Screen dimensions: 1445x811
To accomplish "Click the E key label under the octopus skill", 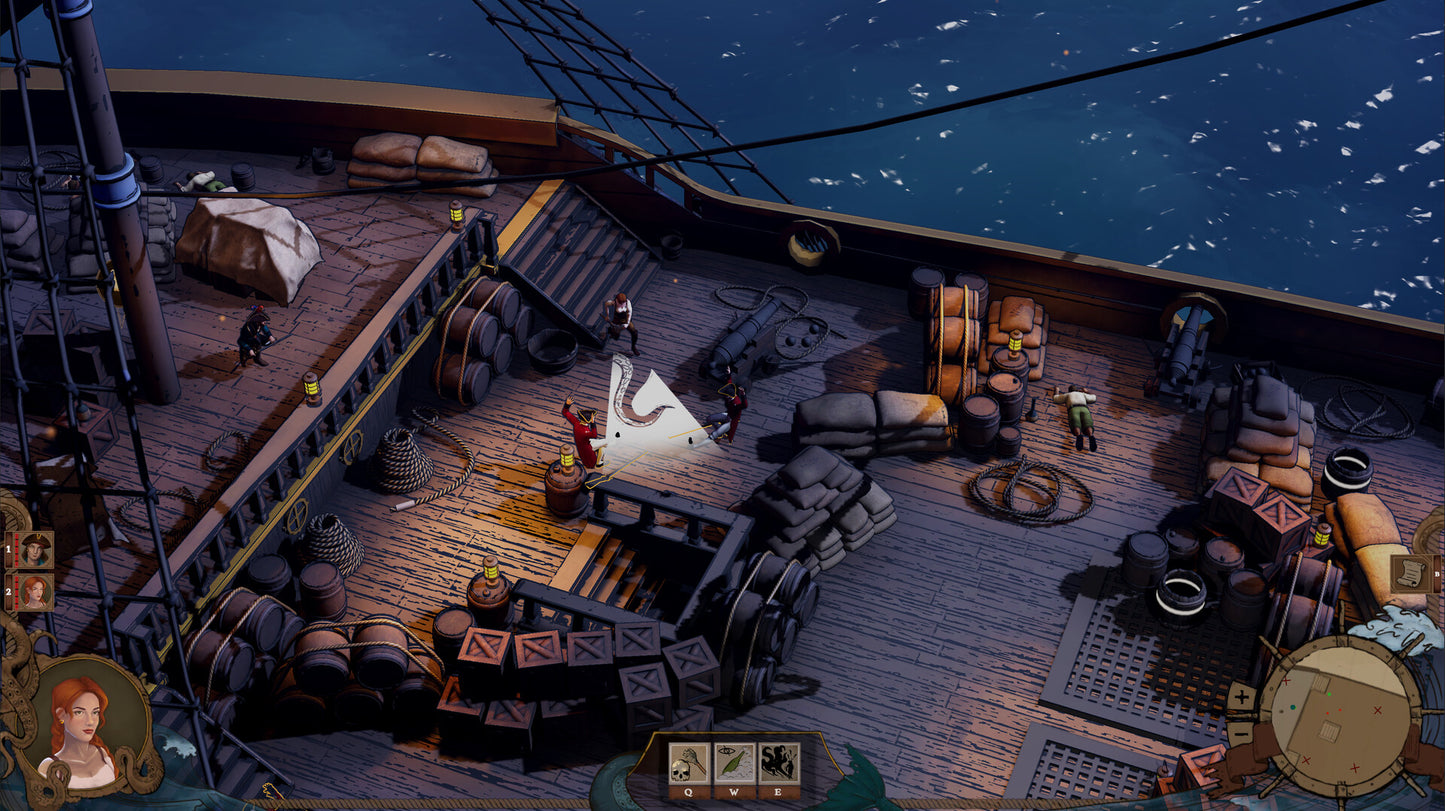I will point(778,792).
